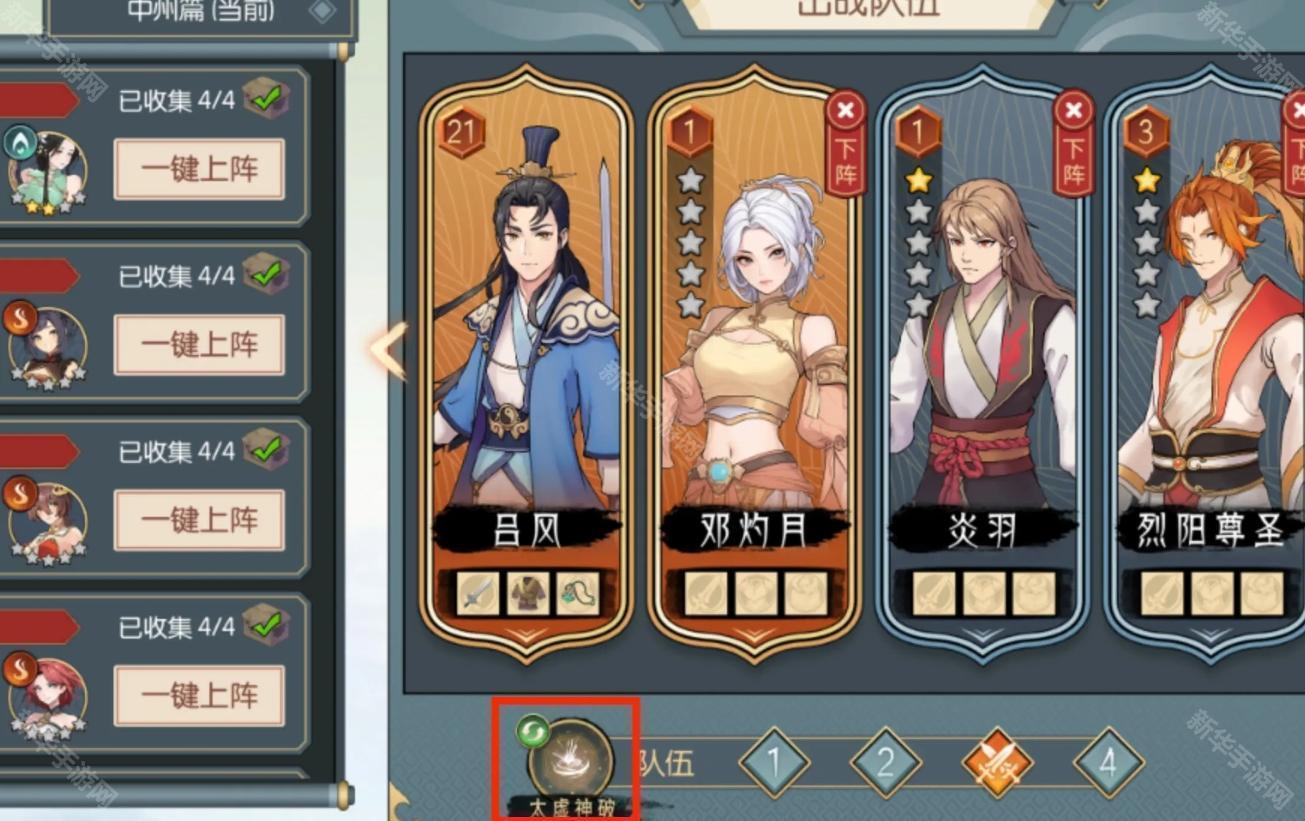The width and height of the screenshot is (1305, 821).
Task: Deploy the green-robed hero's set with 一键上阵
Action: coord(199,169)
